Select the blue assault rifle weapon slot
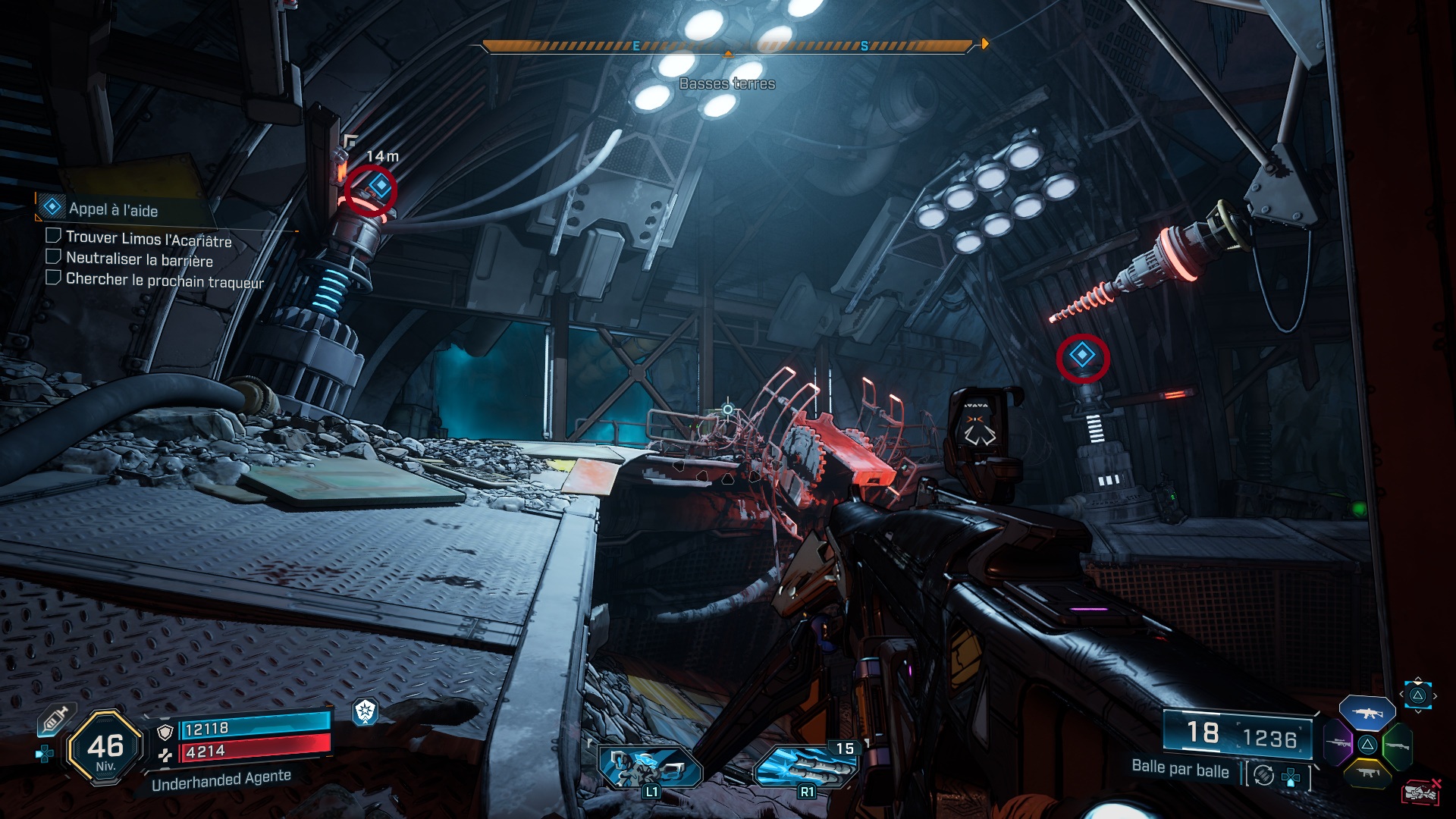Viewport: 1456px width, 819px height. point(1367,713)
